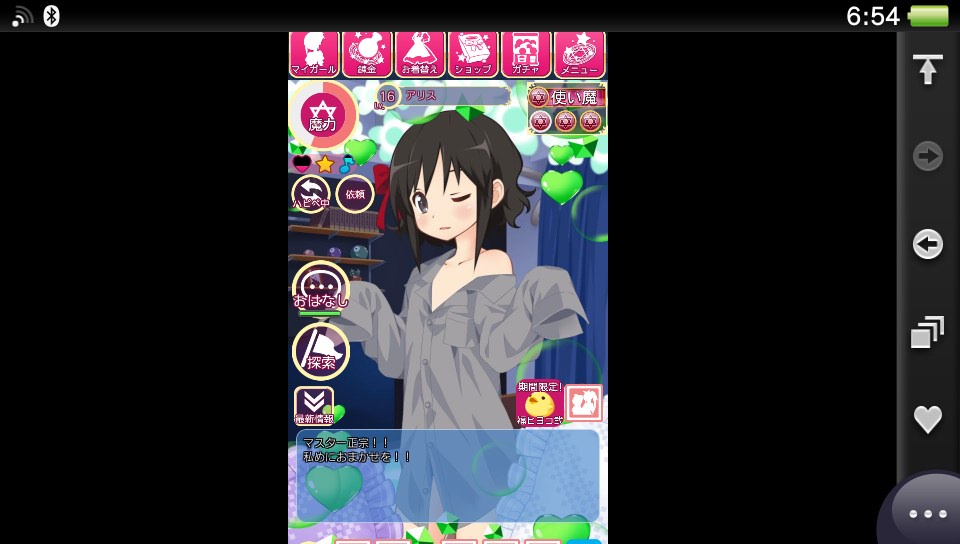Open the ガチャ gacha screen
Screen dimensions: 960x544
pos(526,54)
